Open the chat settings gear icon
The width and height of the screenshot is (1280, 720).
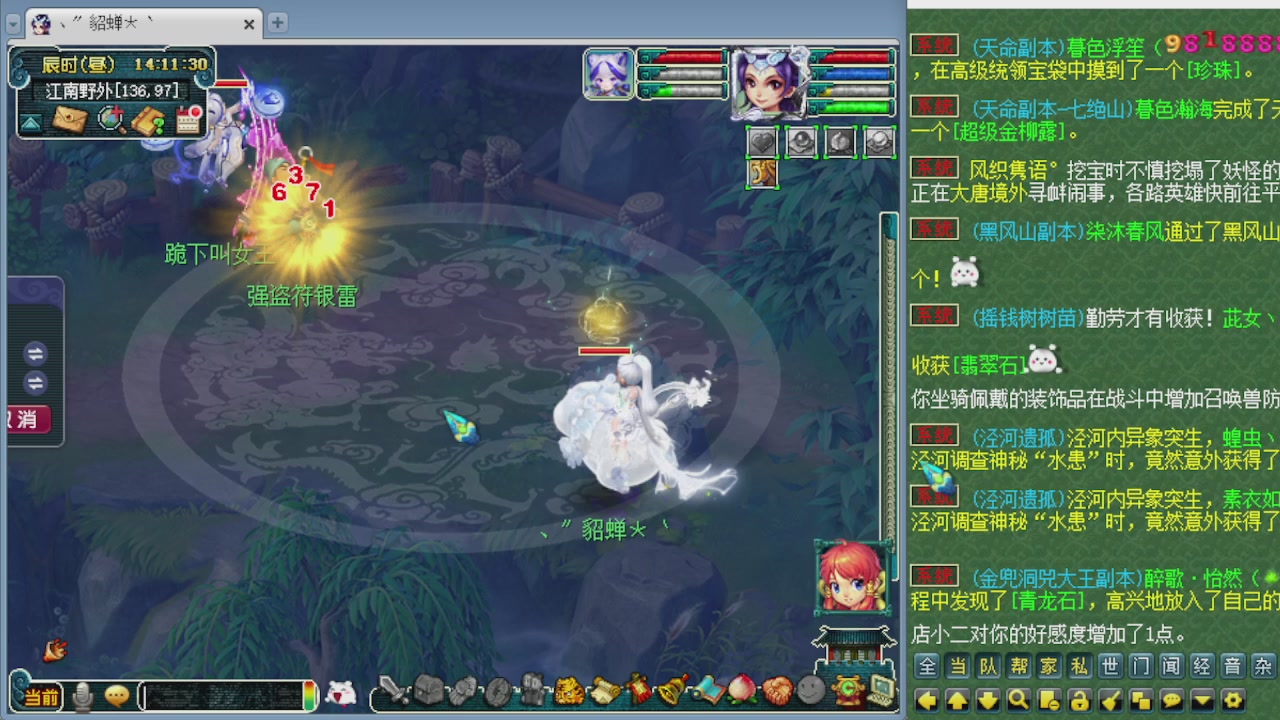pyautogui.click(x=1235, y=699)
